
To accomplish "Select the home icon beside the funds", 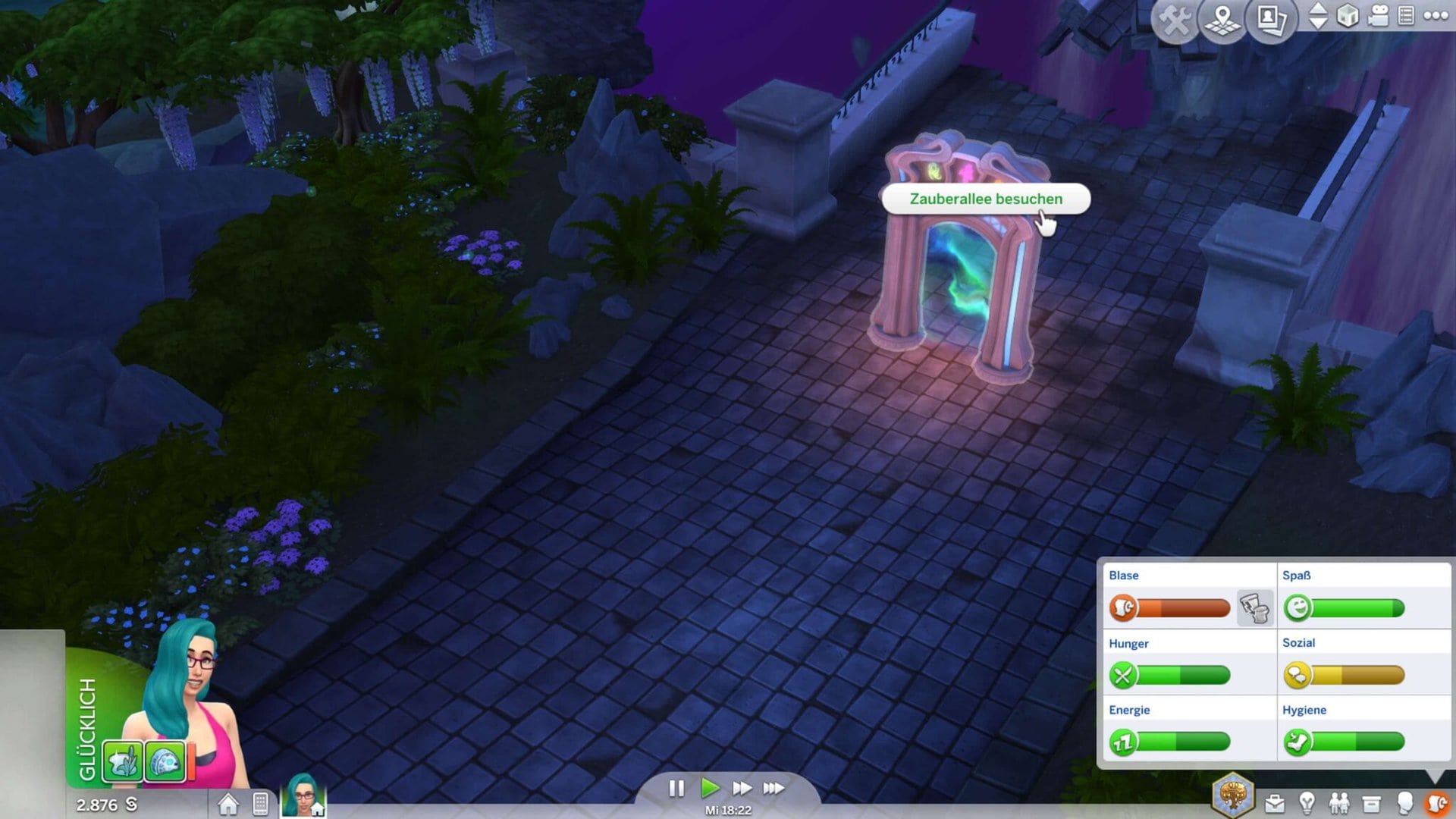I will click(227, 804).
